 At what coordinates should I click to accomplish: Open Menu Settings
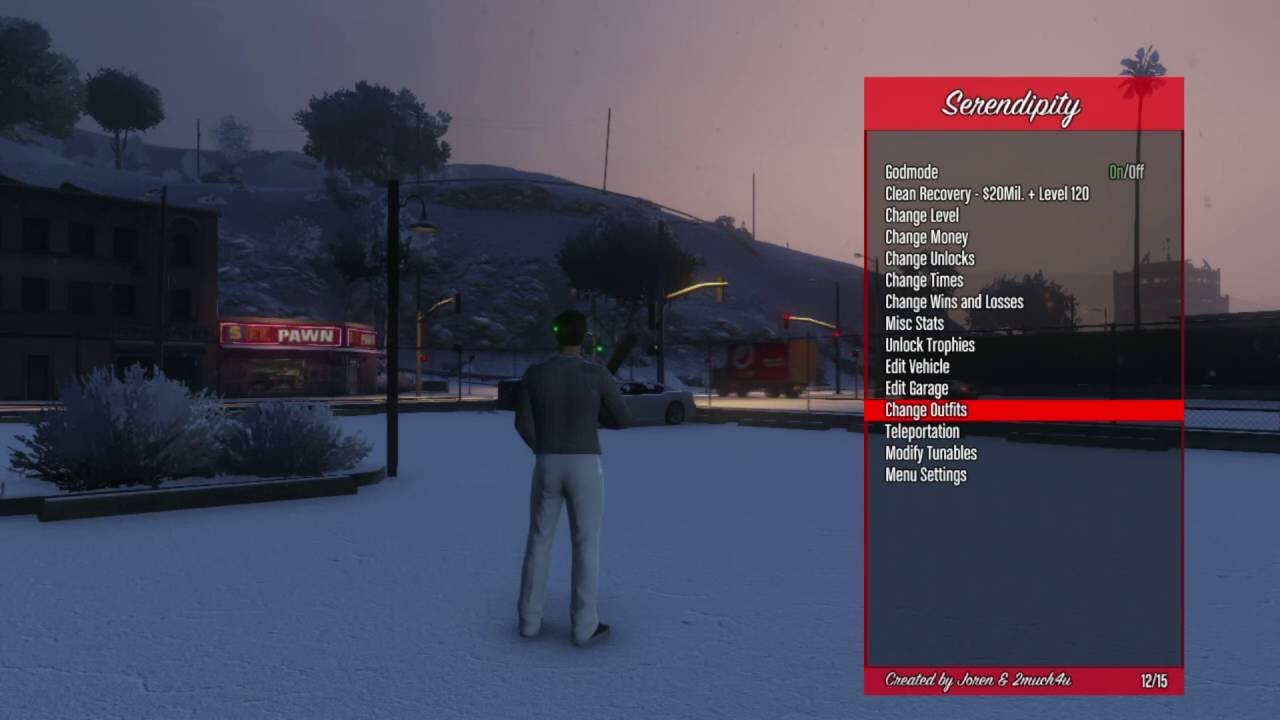click(x=925, y=475)
